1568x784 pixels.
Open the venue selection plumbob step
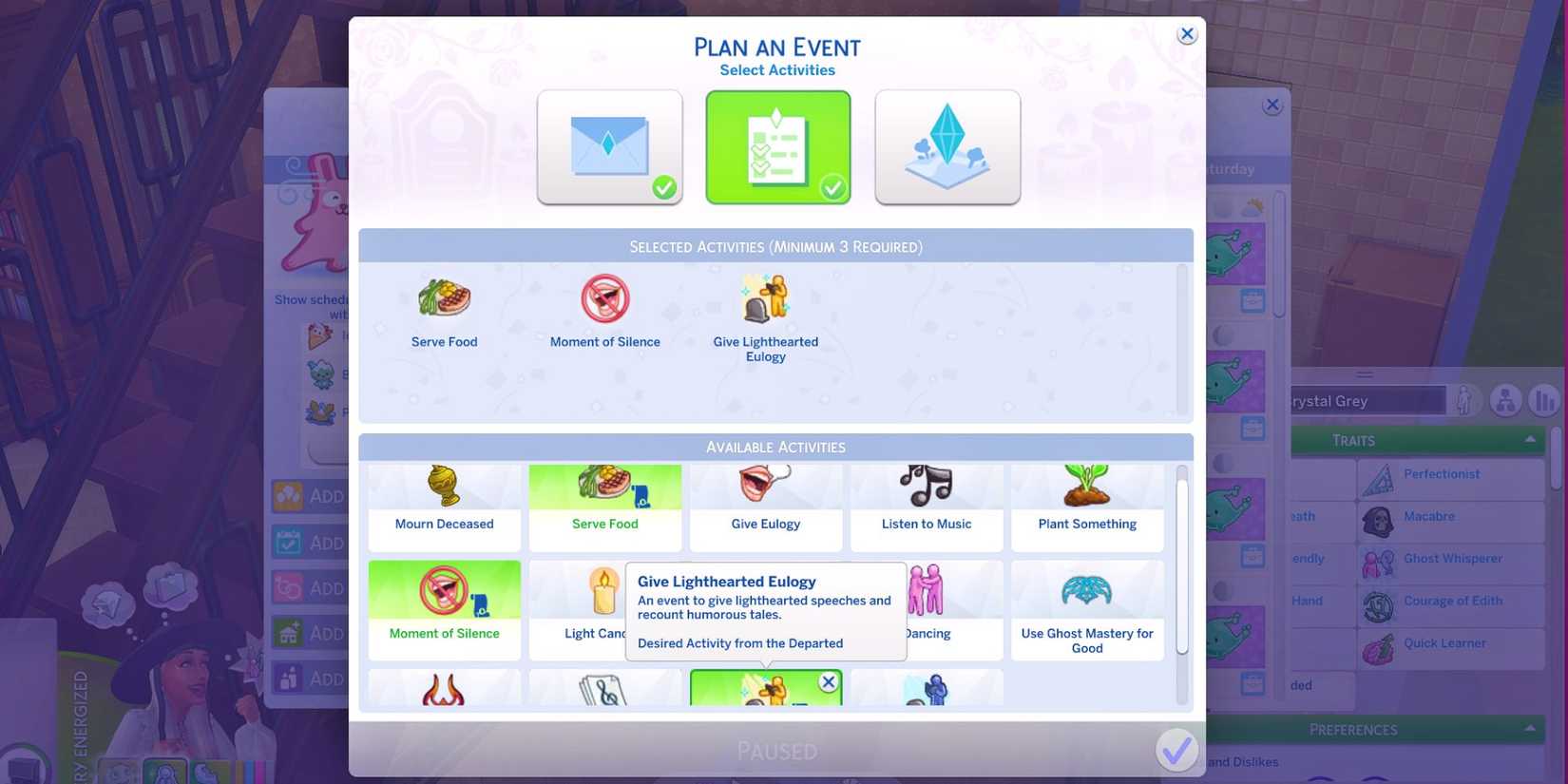click(x=946, y=146)
